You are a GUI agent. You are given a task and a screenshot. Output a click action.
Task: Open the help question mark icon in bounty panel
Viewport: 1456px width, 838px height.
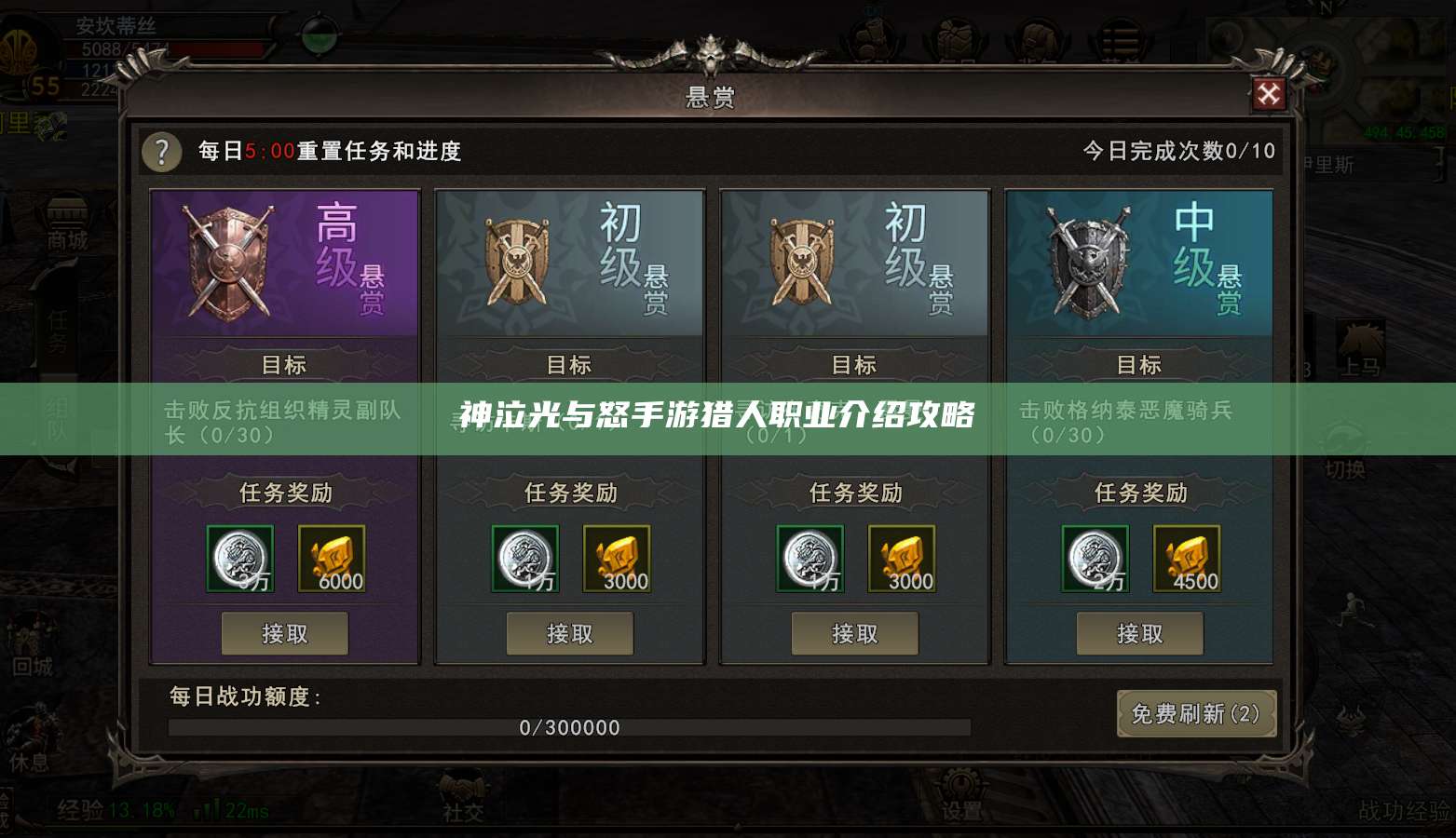pos(161,152)
